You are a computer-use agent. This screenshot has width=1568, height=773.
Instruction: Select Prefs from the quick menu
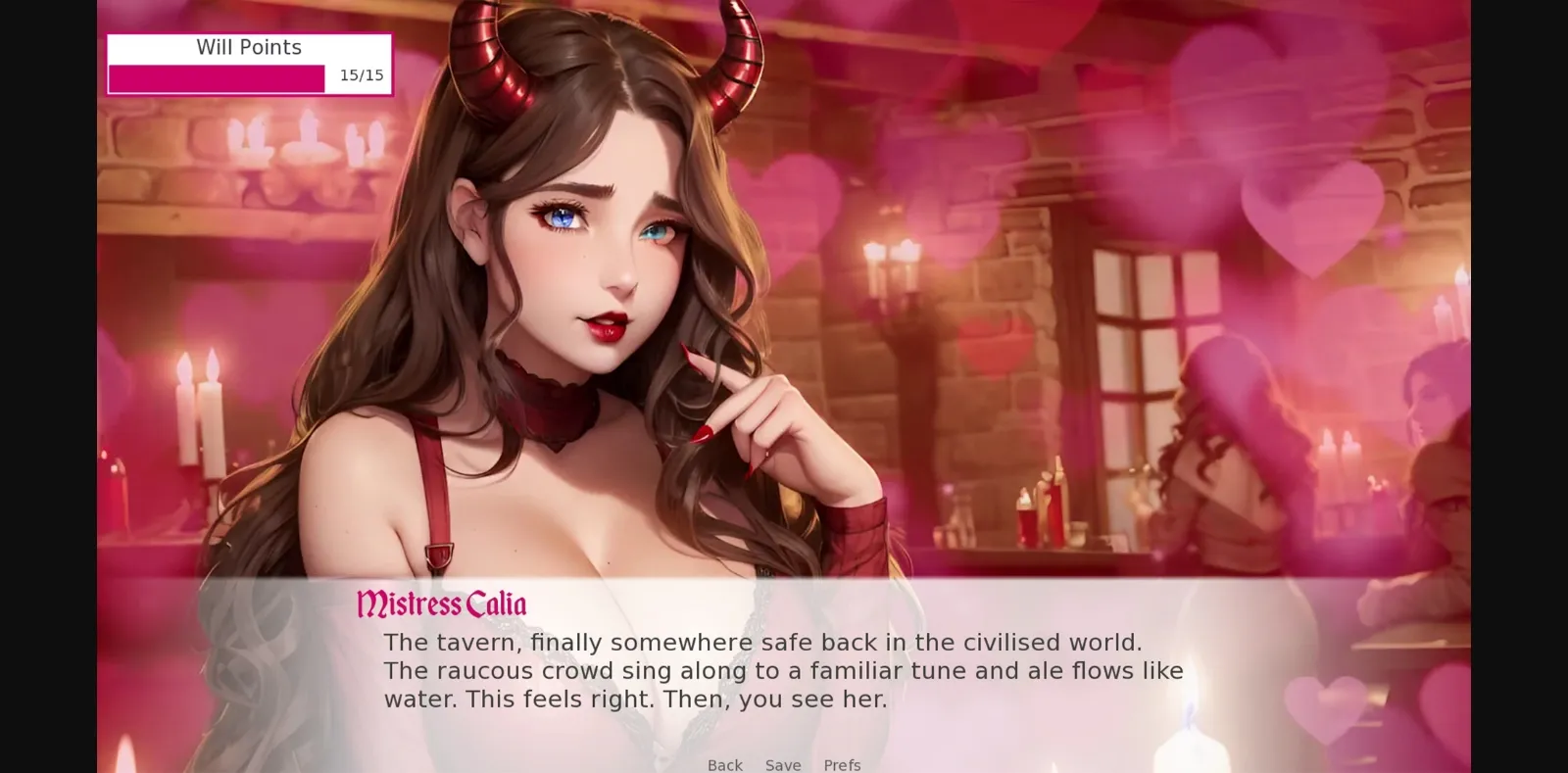coord(842,765)
